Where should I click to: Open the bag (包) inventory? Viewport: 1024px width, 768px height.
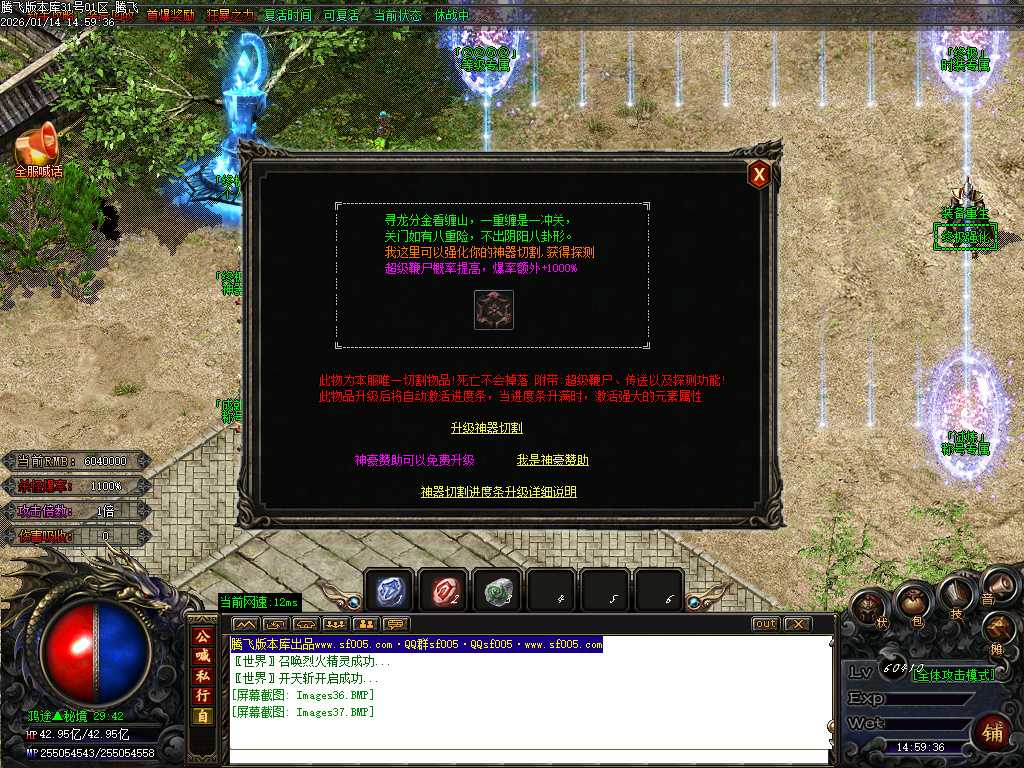[912, 601]
